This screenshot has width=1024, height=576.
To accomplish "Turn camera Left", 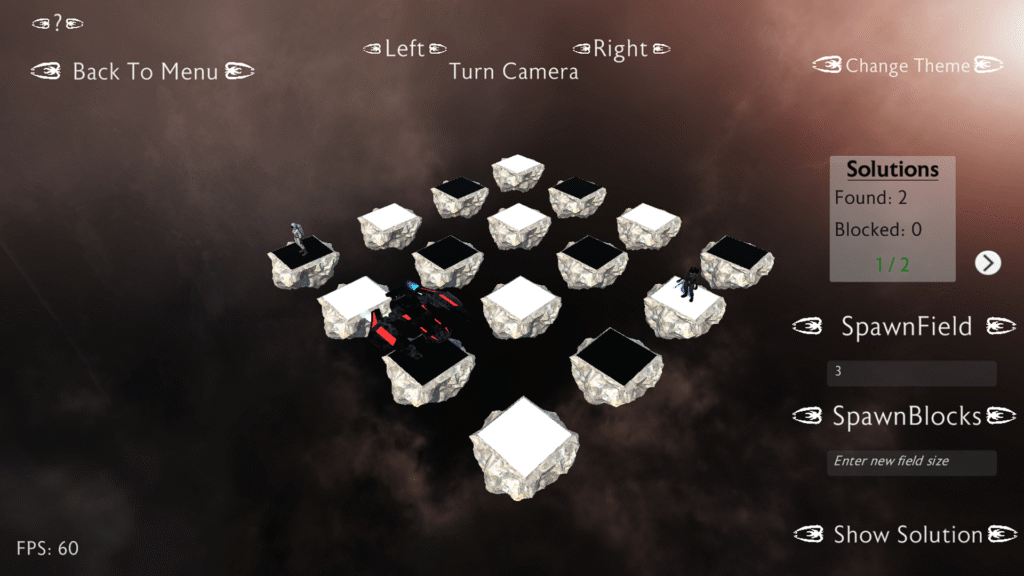I will 404,48.
